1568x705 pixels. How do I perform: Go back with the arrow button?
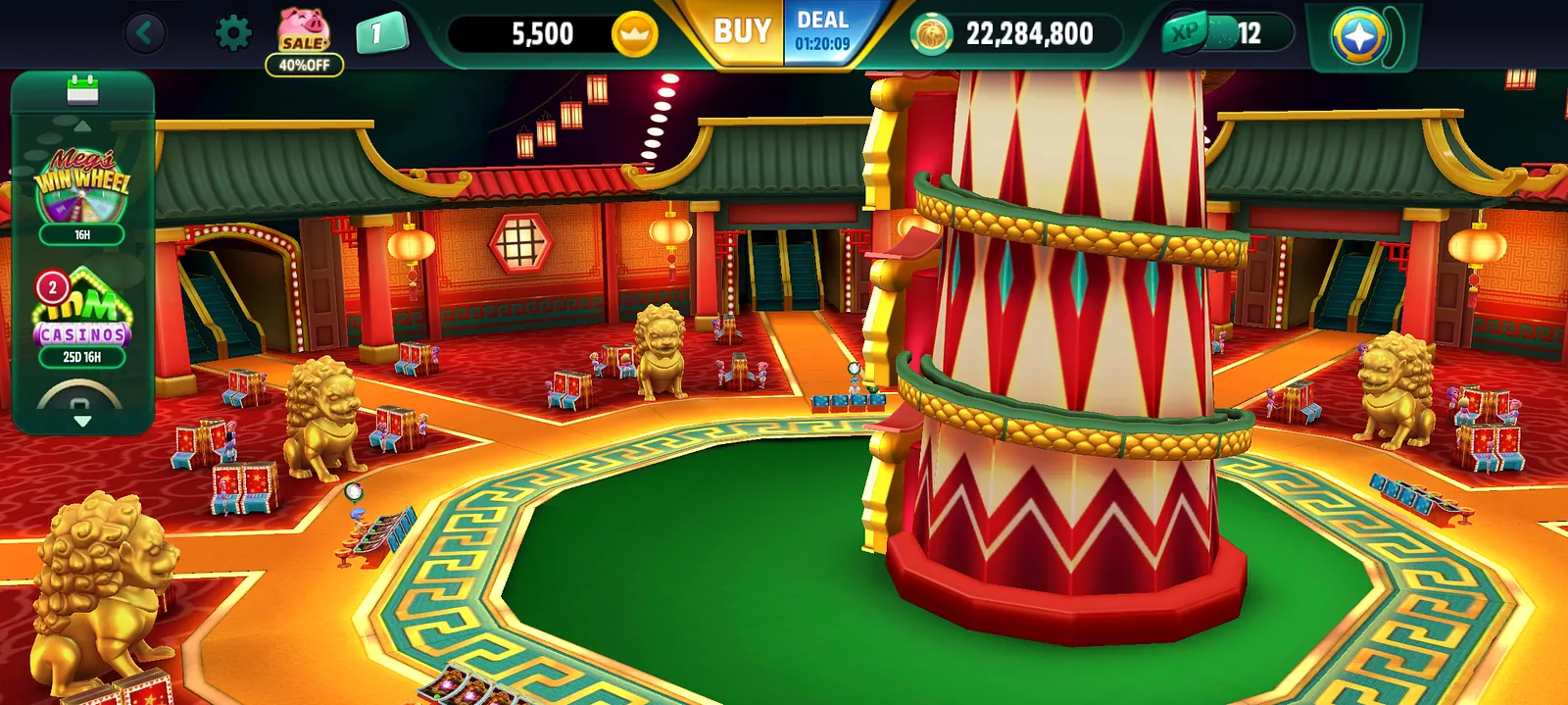tap(145, 34)
